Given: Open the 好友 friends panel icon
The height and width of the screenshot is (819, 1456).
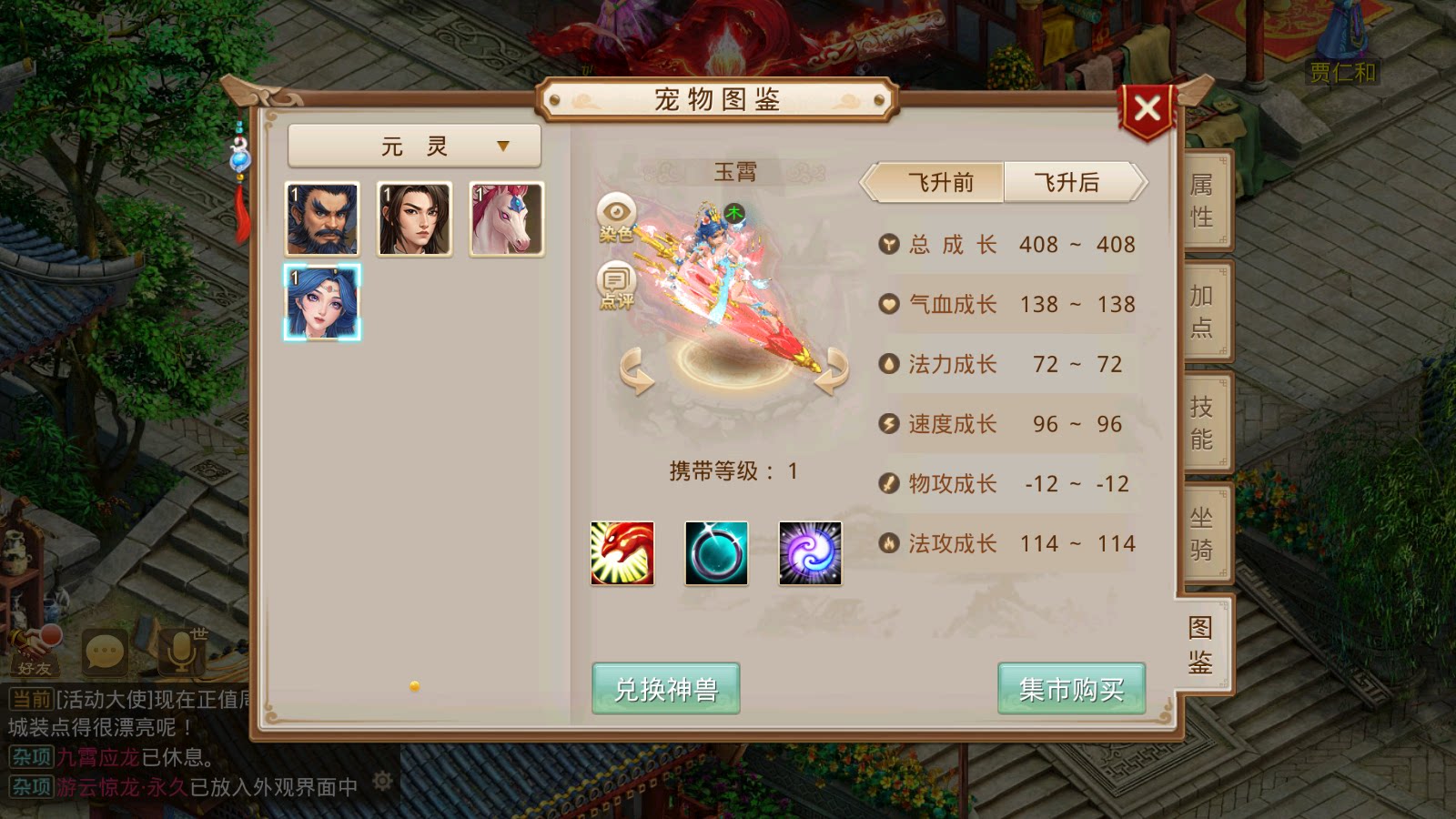Looking at the screenshot, I should coord(35,651).
